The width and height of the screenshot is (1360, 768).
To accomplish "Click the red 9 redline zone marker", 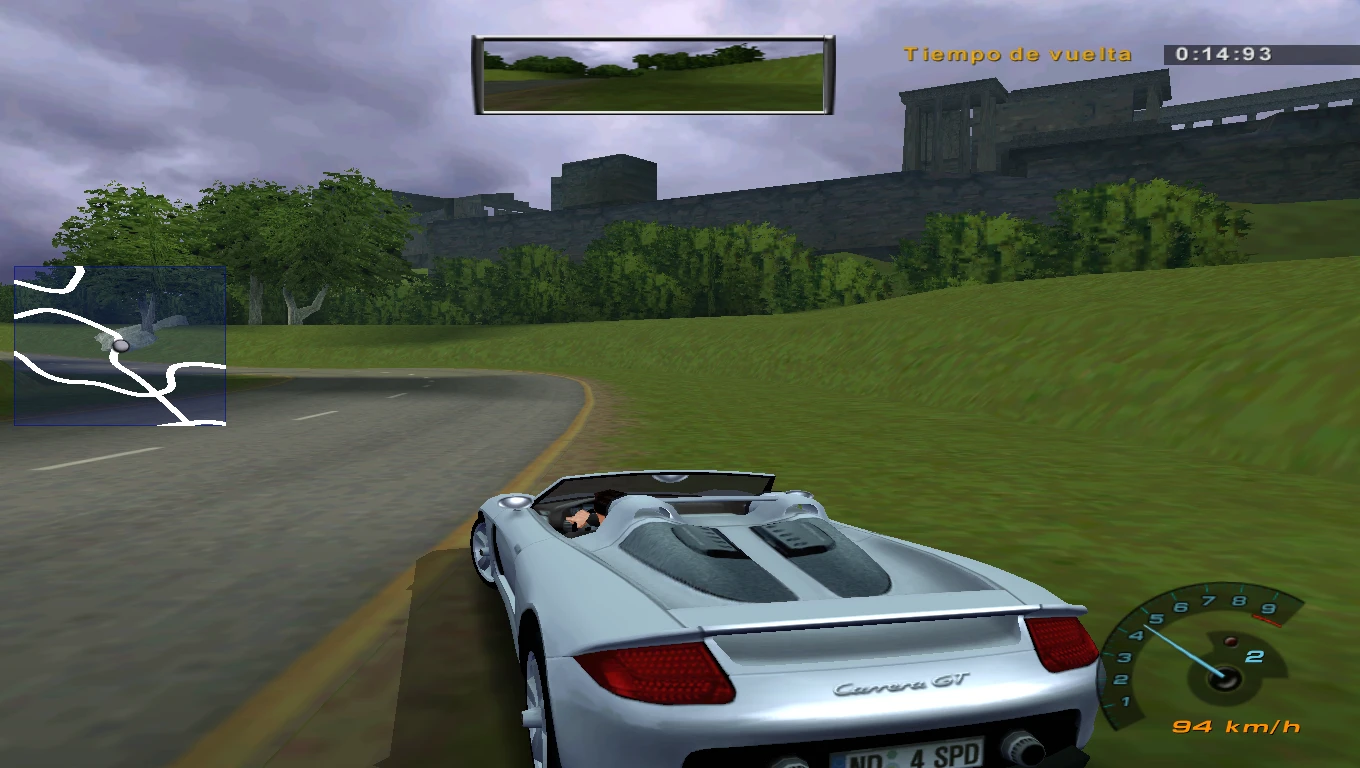I will [1268, 608].
